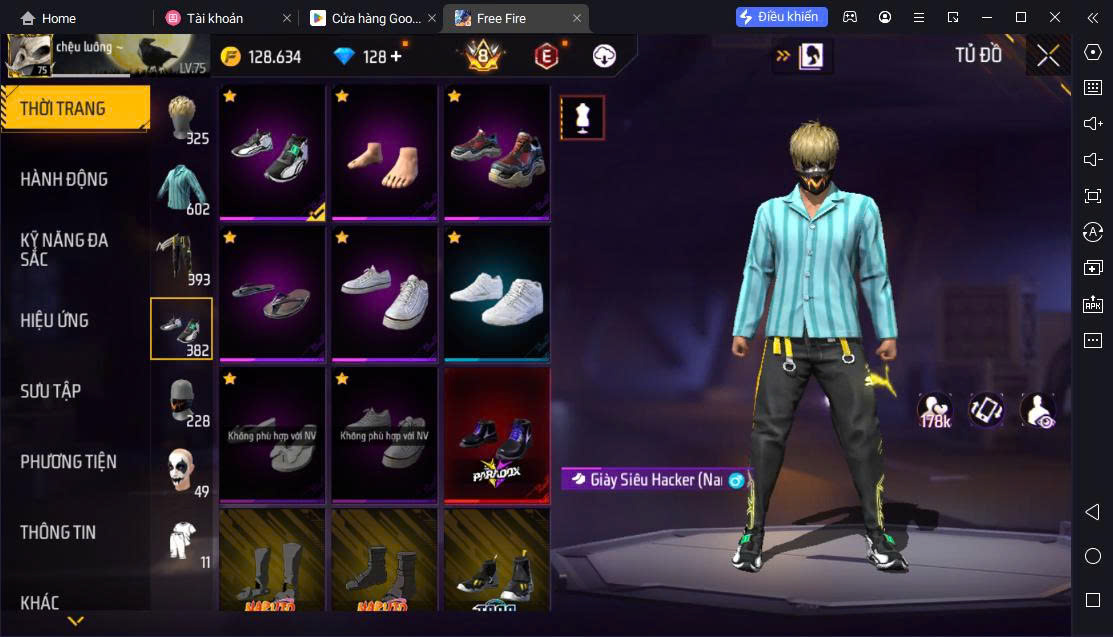The width and height of the screenshot is (1113, 637).
Task: Open the Thông Tin section
Action: 58,532
